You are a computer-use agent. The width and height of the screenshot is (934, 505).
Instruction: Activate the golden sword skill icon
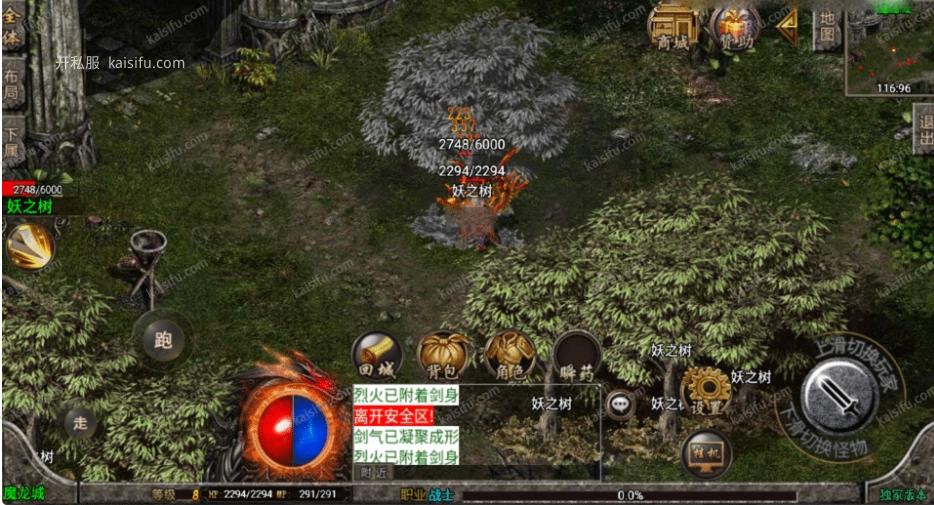click(29, 246)
